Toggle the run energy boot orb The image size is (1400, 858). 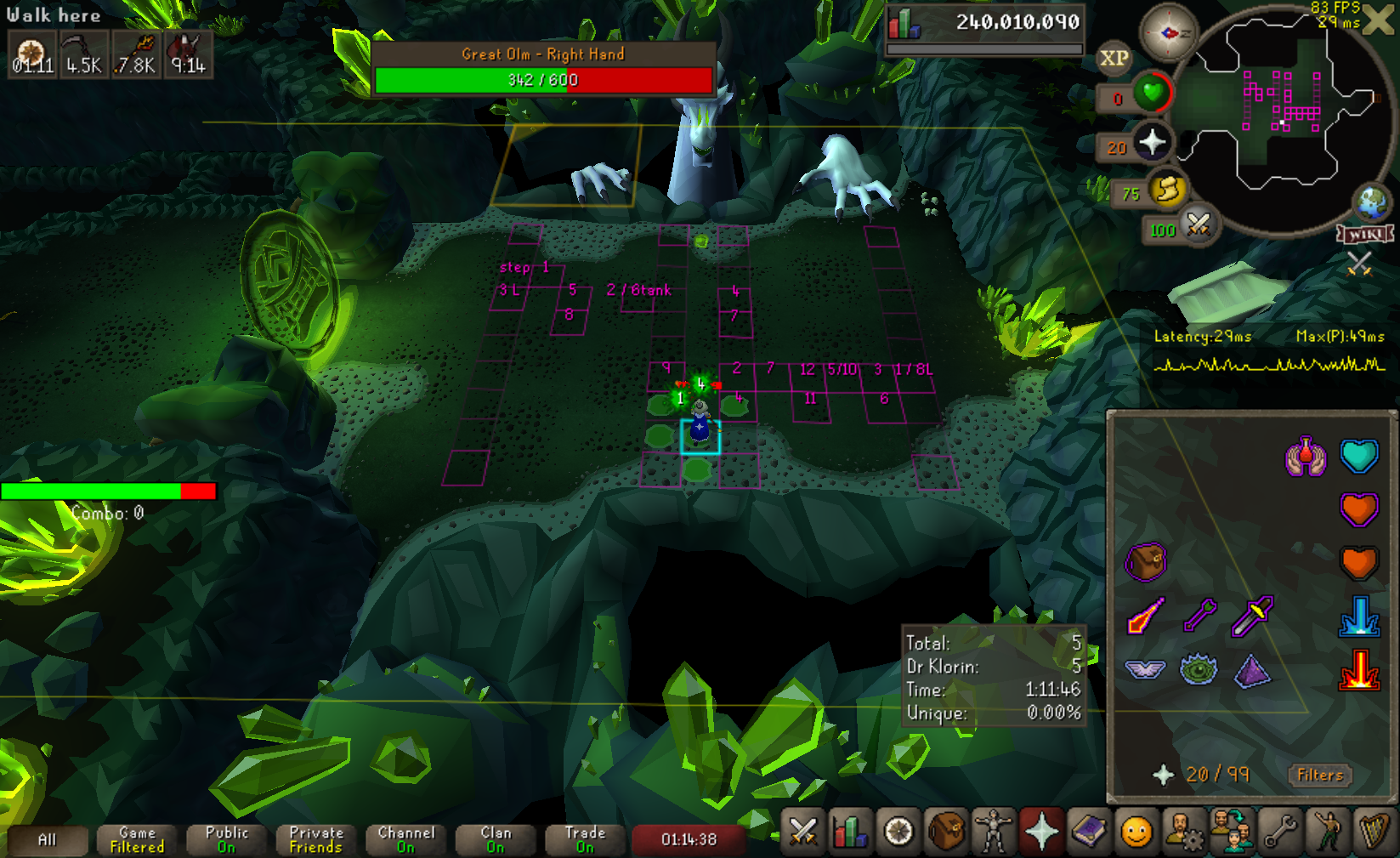pos(1168,190)
